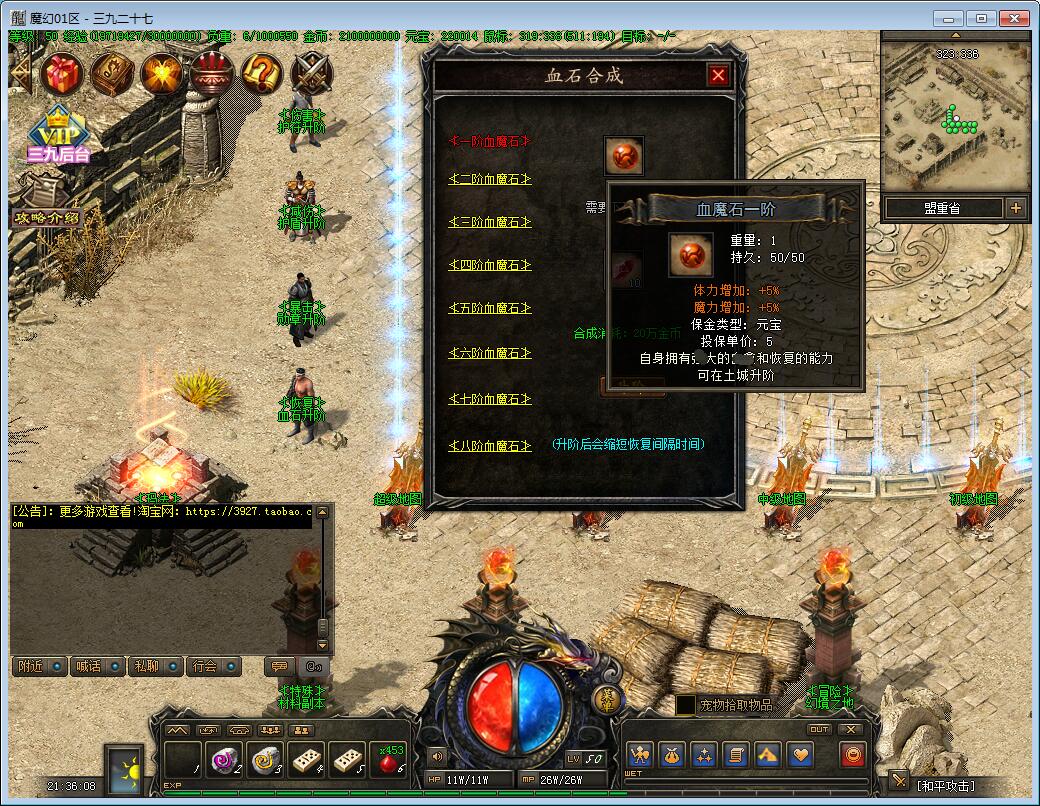Image resolution: width=1040 pixels, height=806 pixels.
Task: Pick the 六阶血魔石 entry
Action: pos(489,354)
